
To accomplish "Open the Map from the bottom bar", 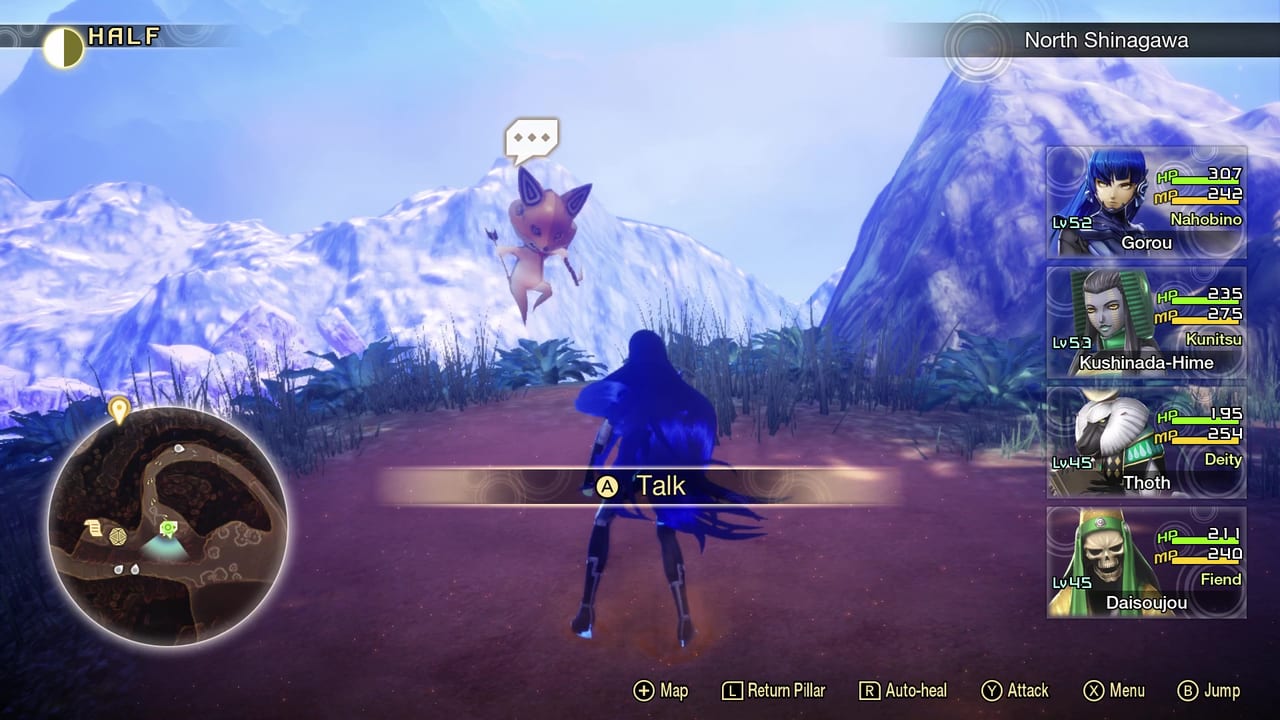I will (661, 691).
